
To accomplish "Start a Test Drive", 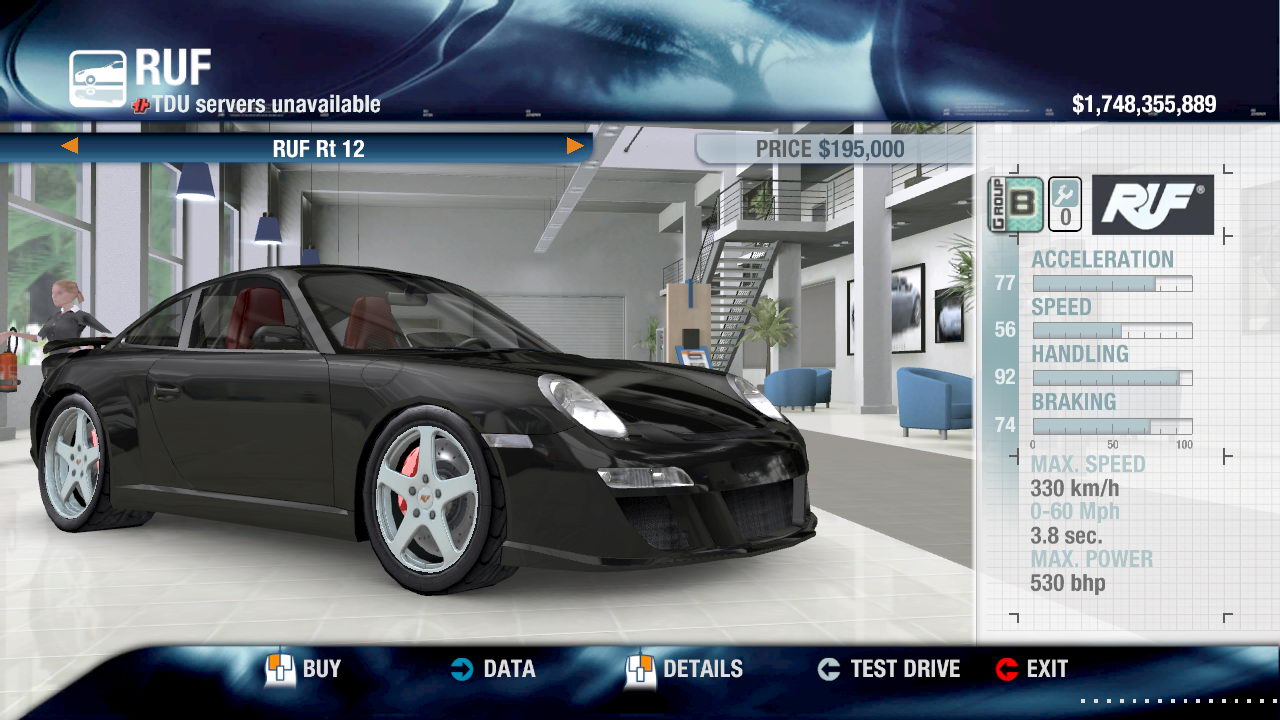I will pos(888,669).
